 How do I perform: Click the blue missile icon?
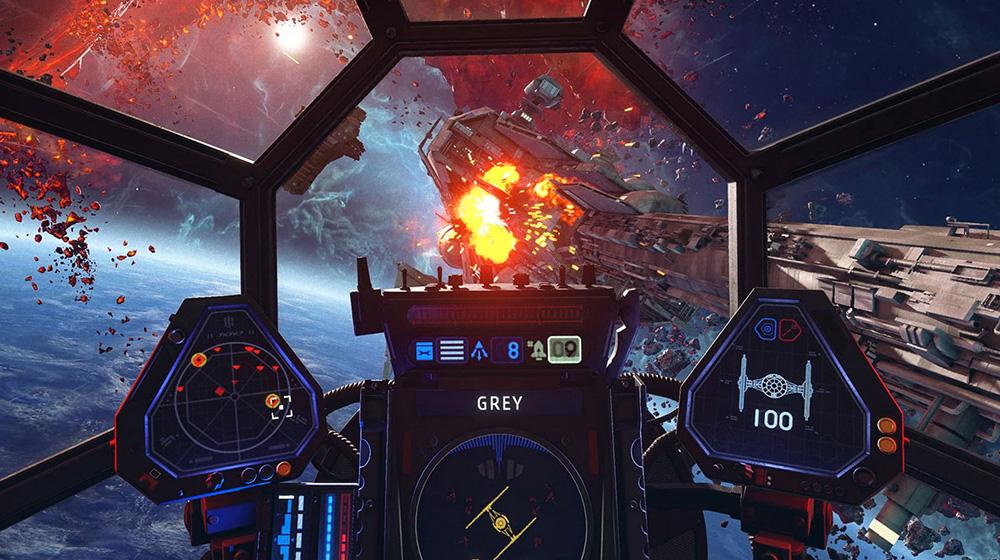pyautogui.click(x=481, y=351)
